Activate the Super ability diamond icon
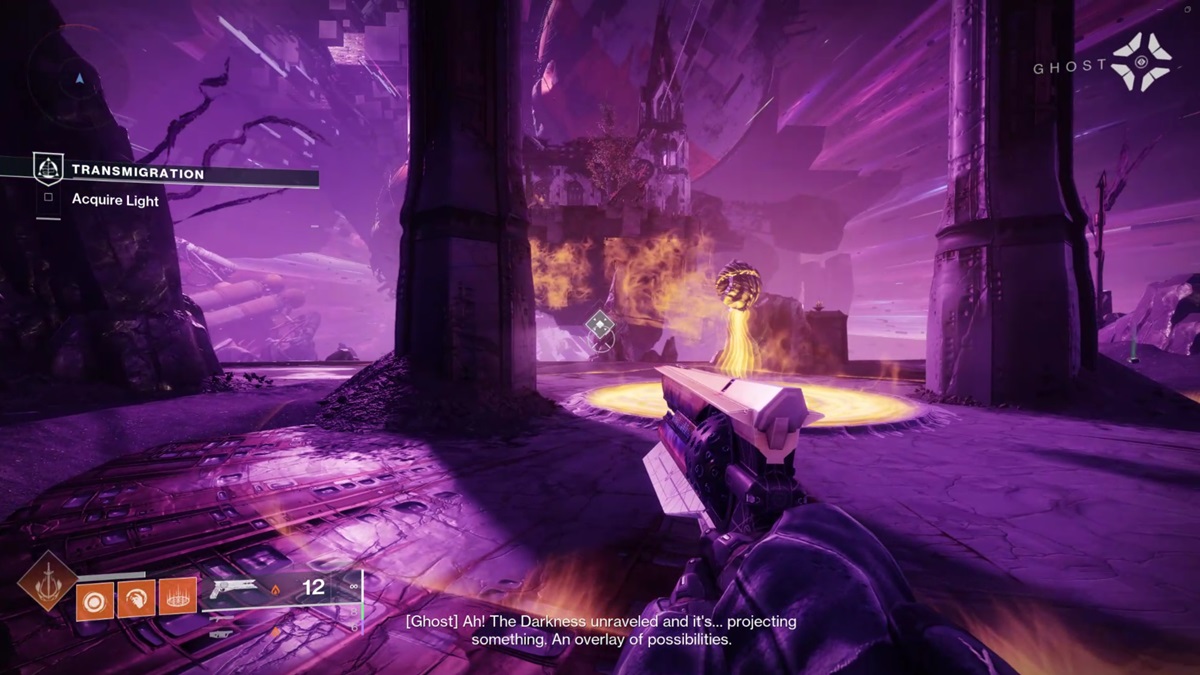1200x675 pixels. (48, 580)
